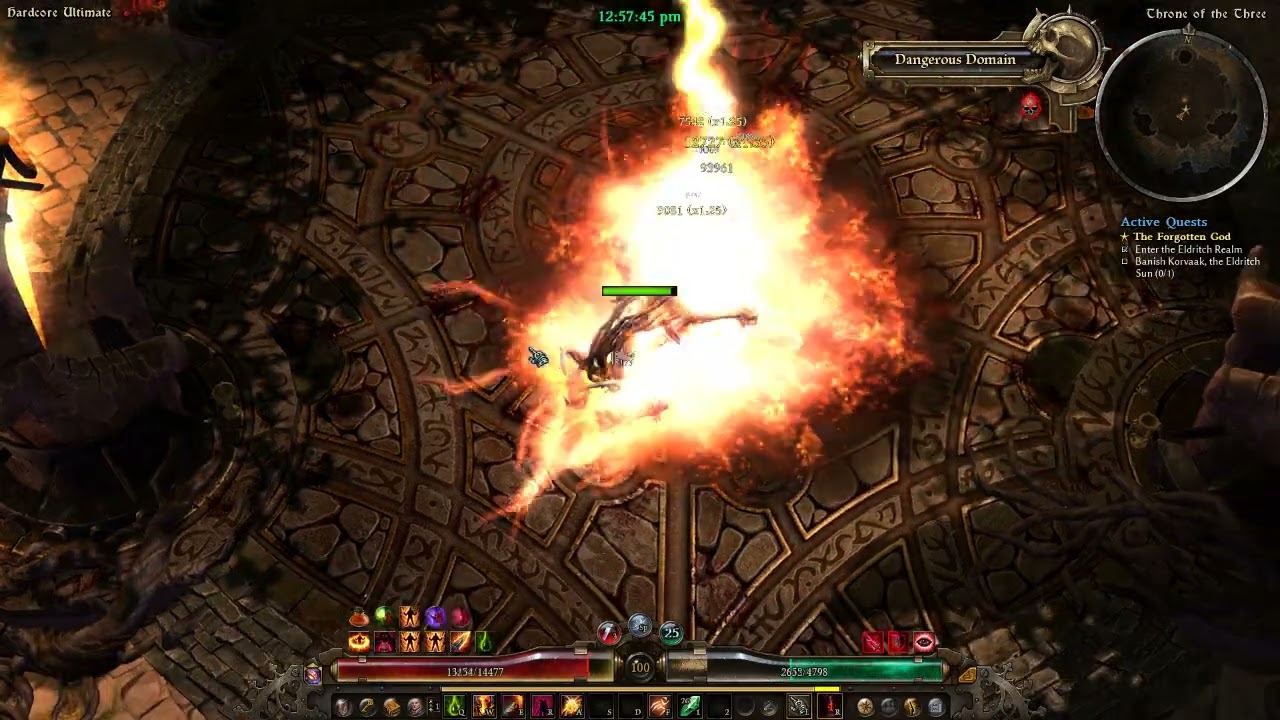Select the red right mouse button skill

click(x=829, y=707)
